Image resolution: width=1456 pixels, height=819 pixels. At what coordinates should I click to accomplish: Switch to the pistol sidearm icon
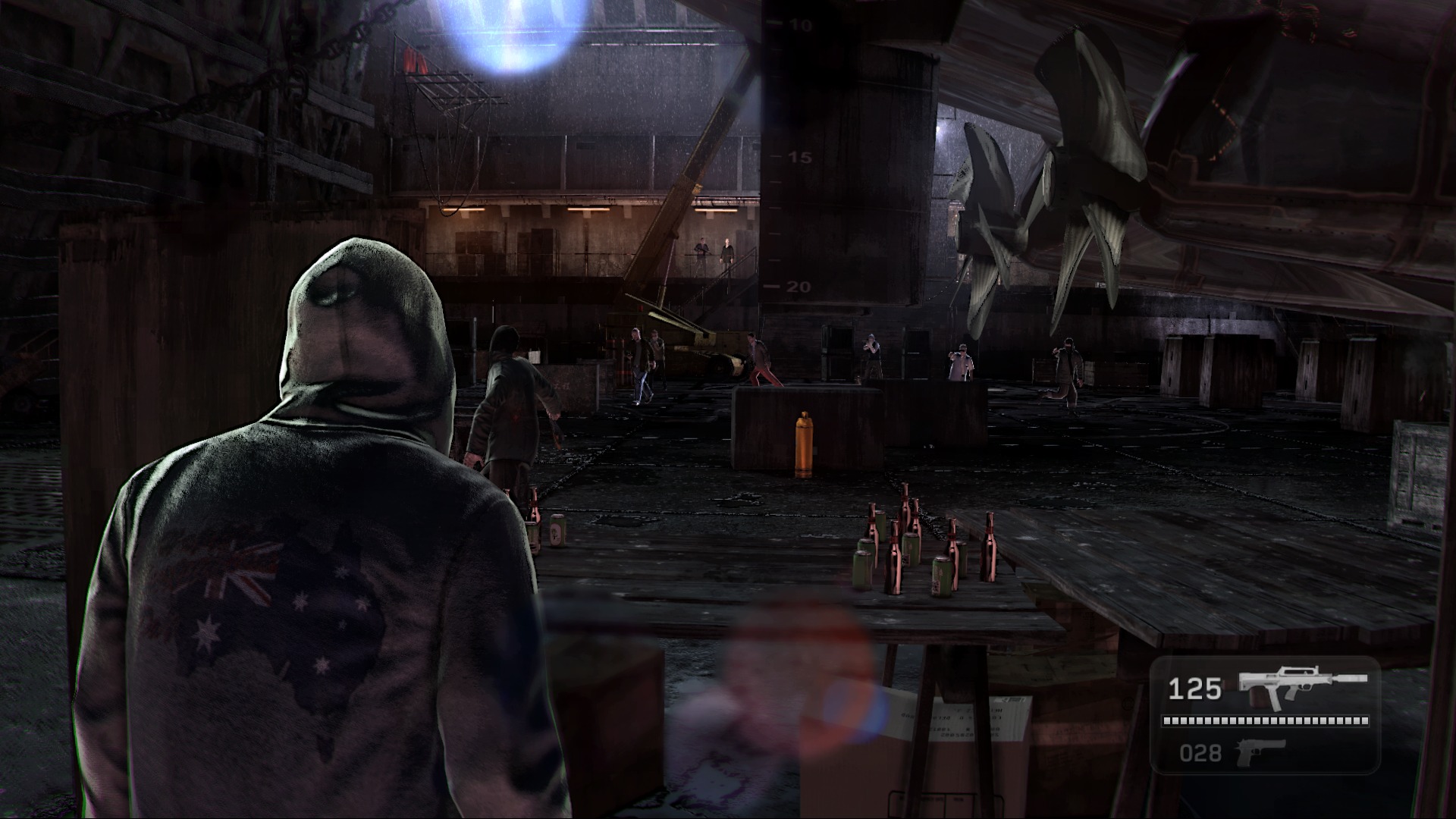tap(1260, 752)
